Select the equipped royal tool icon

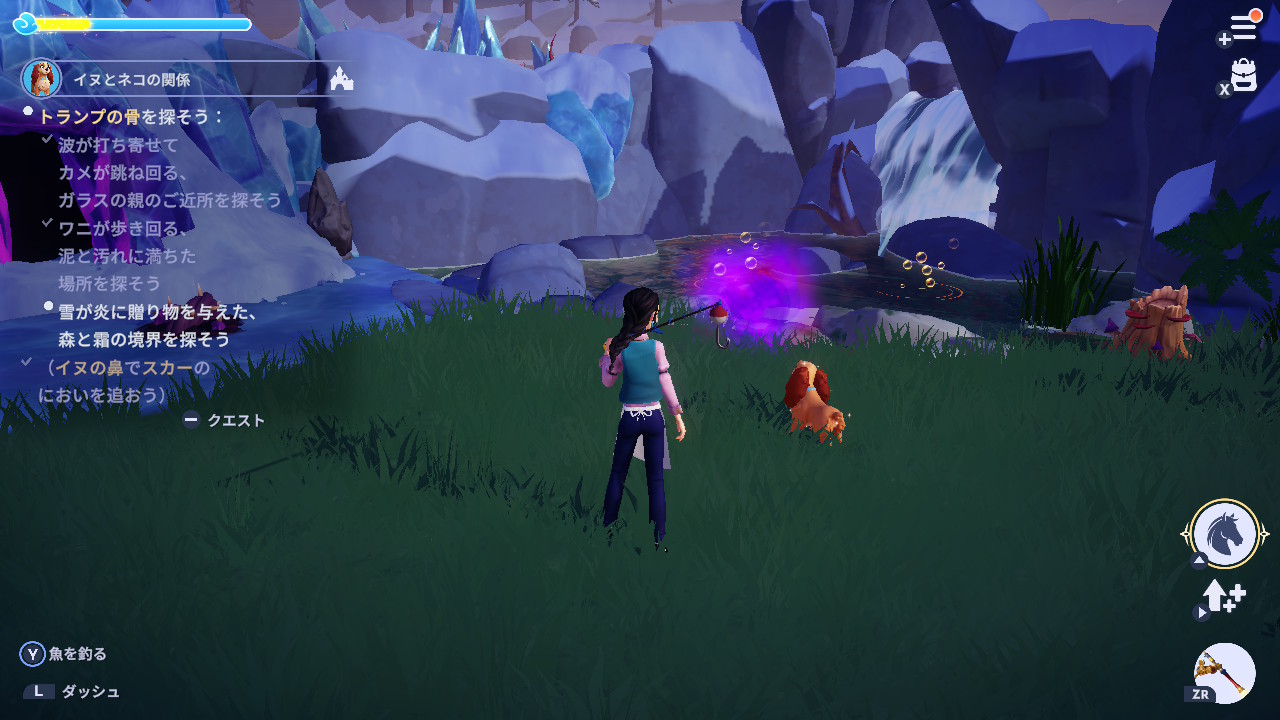[1225, 672]
